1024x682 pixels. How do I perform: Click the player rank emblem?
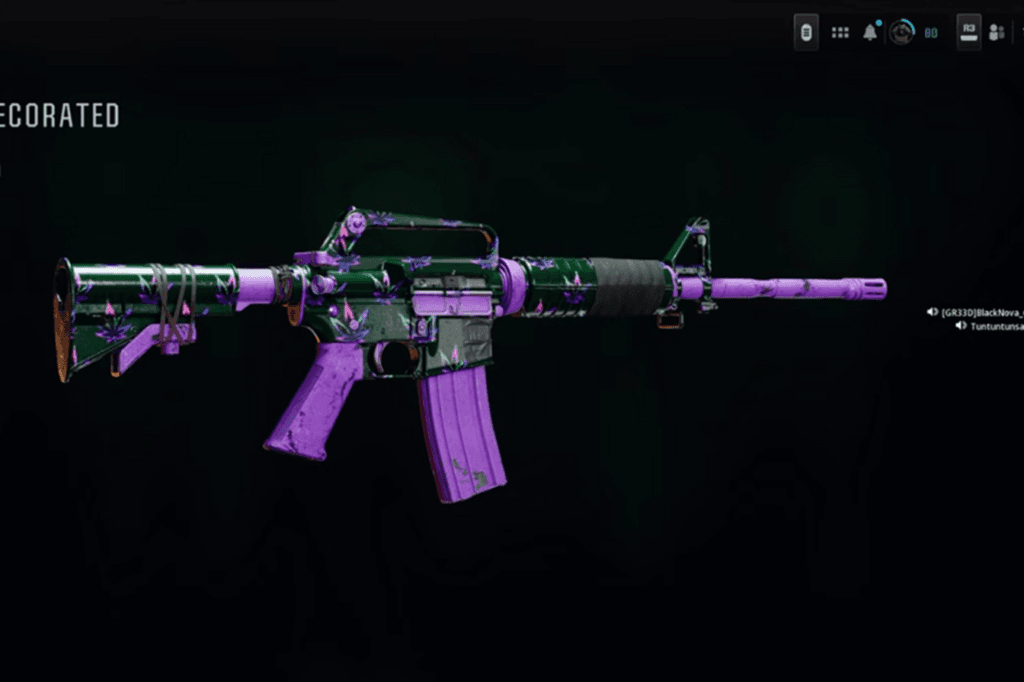click(x=902, y=33)
